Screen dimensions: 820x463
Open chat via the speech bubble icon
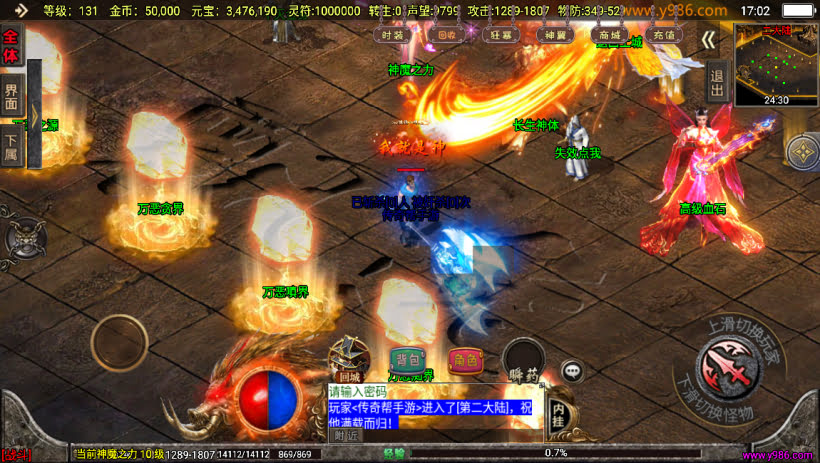point(572,370)
